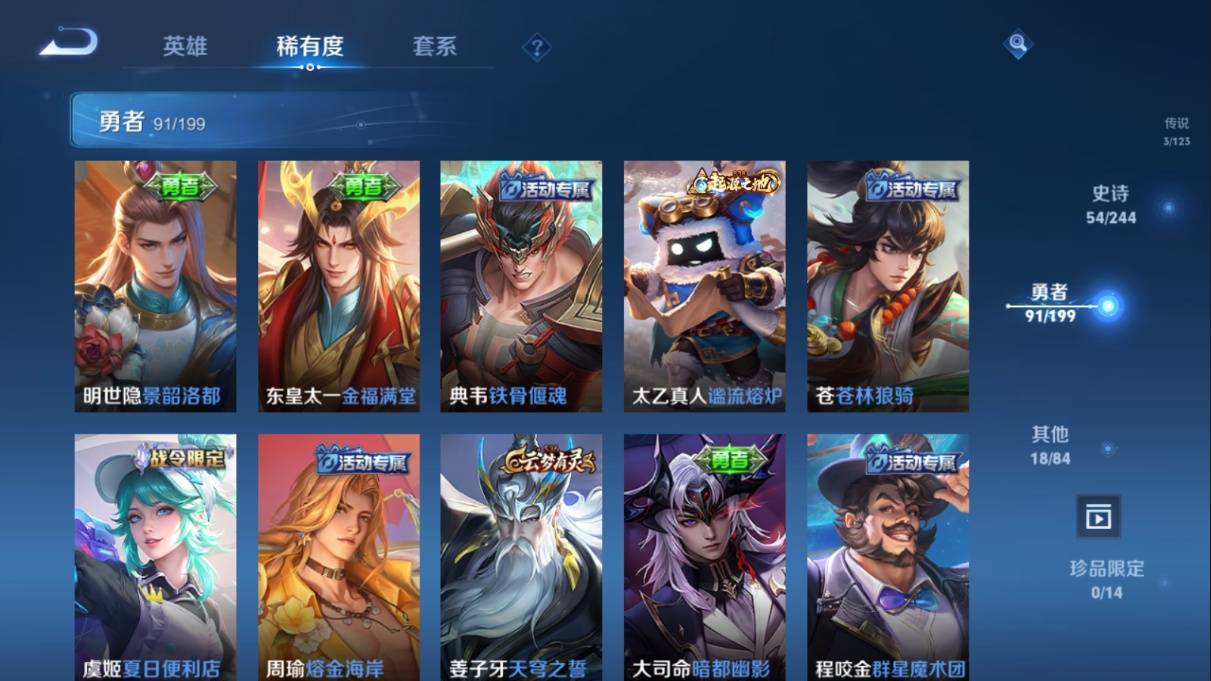Select the 勇者 rarity section
1211x681 pixels.
1050,302
